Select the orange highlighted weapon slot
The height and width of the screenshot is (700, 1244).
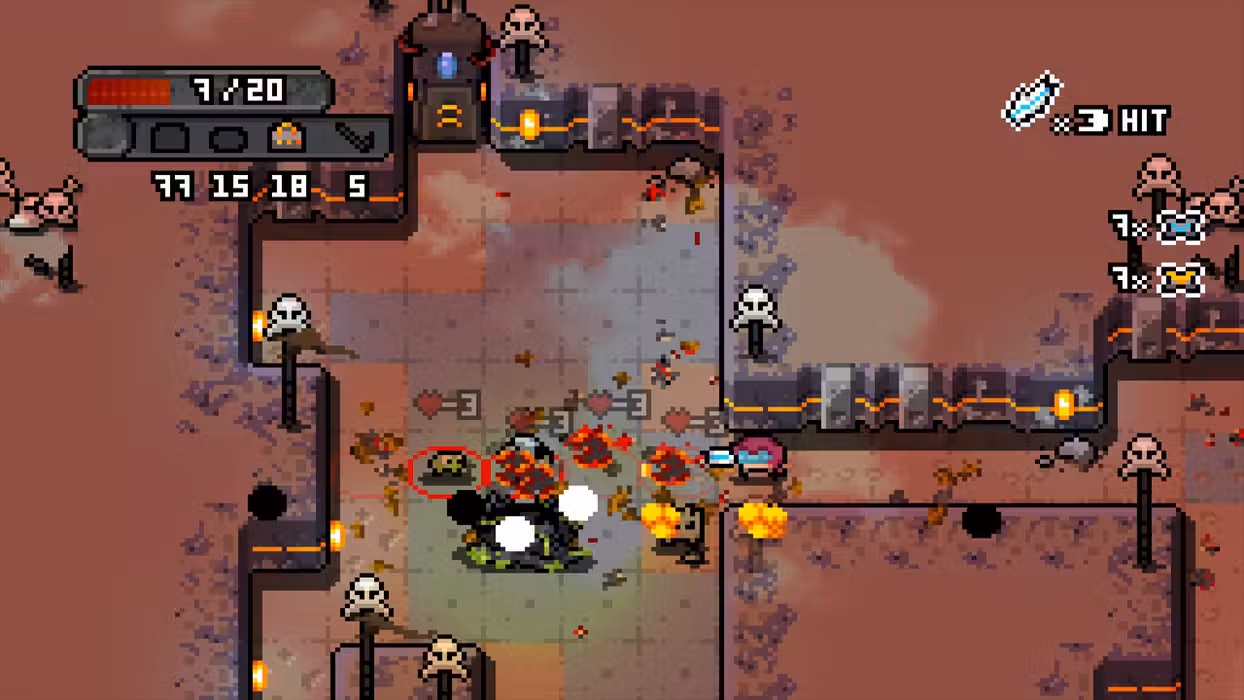tap(287, 136)
